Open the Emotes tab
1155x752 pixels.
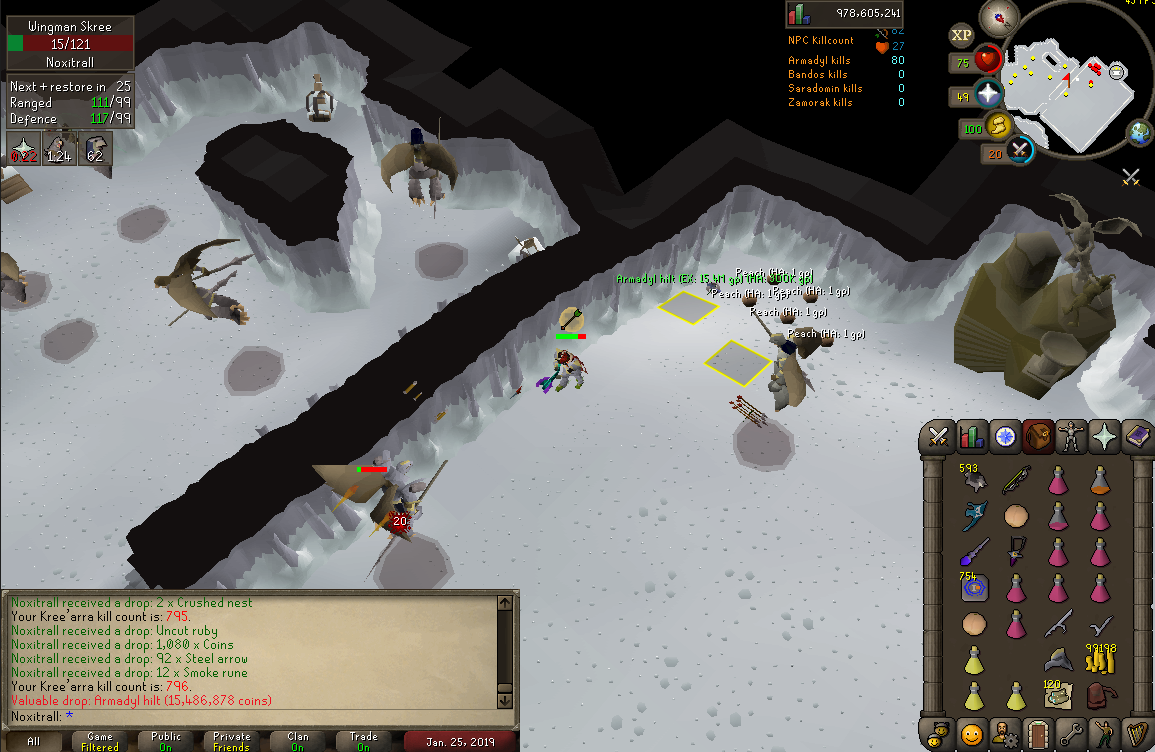[x=1105, y=732]
